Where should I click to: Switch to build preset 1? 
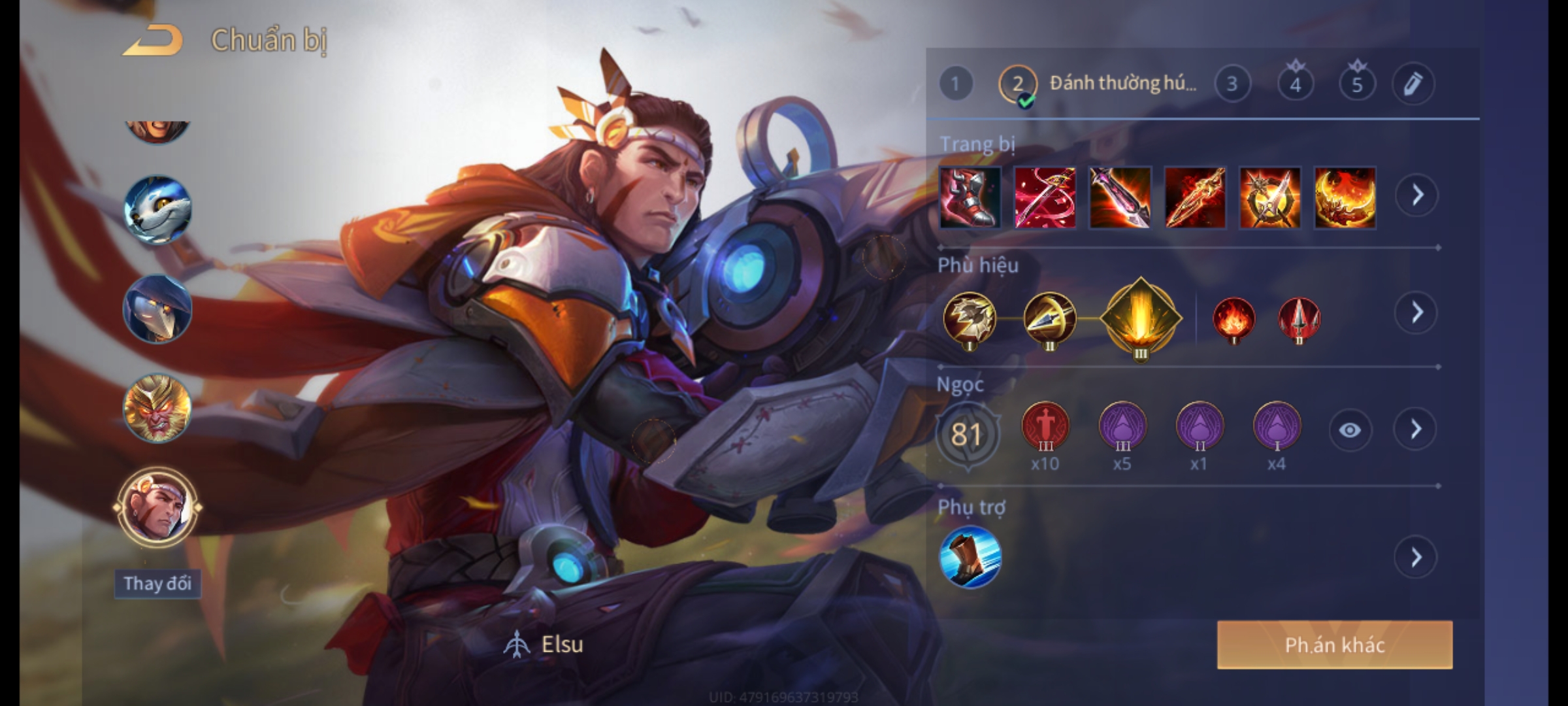coord(955,84)
